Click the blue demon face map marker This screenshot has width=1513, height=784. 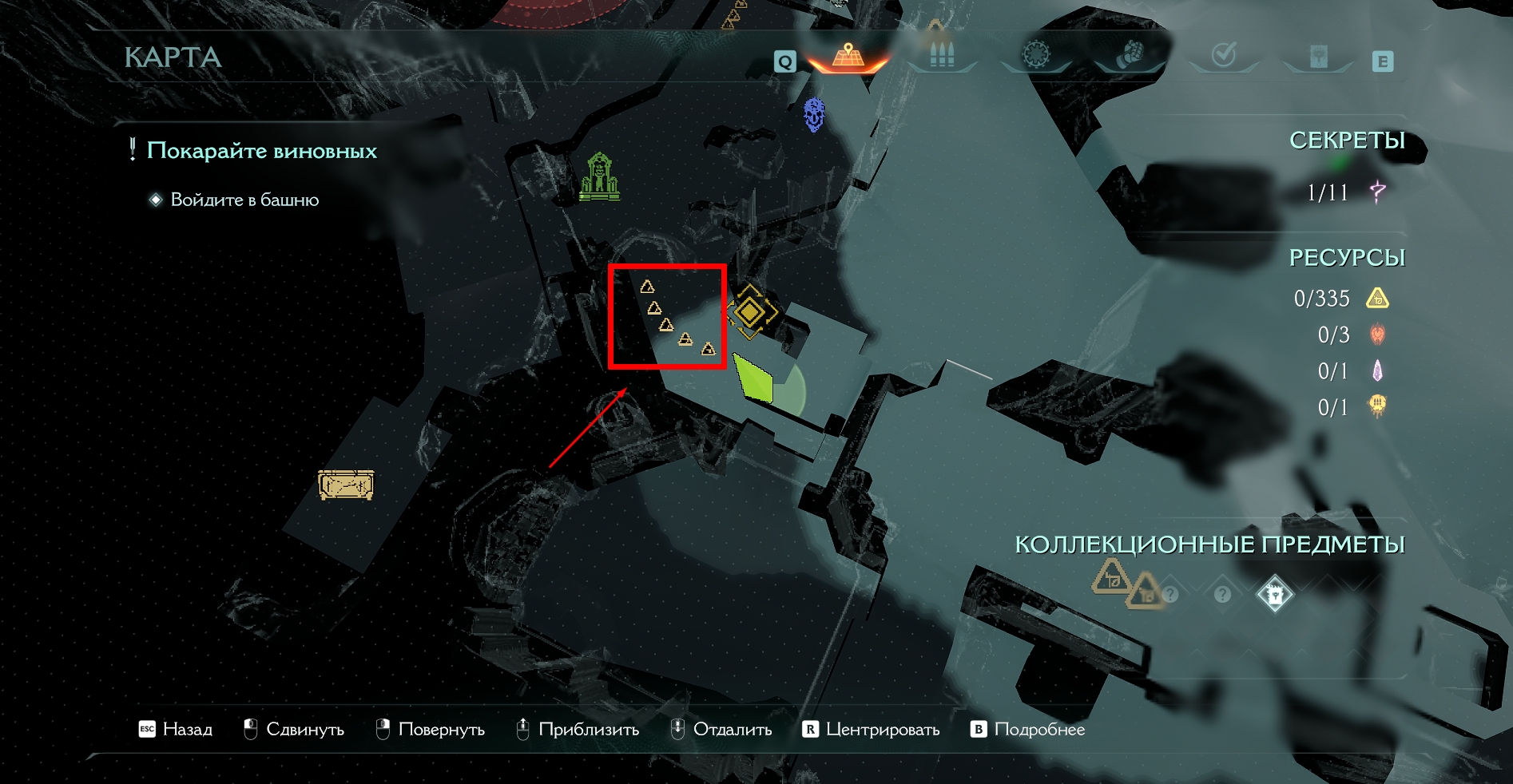(x=814, y=114)
